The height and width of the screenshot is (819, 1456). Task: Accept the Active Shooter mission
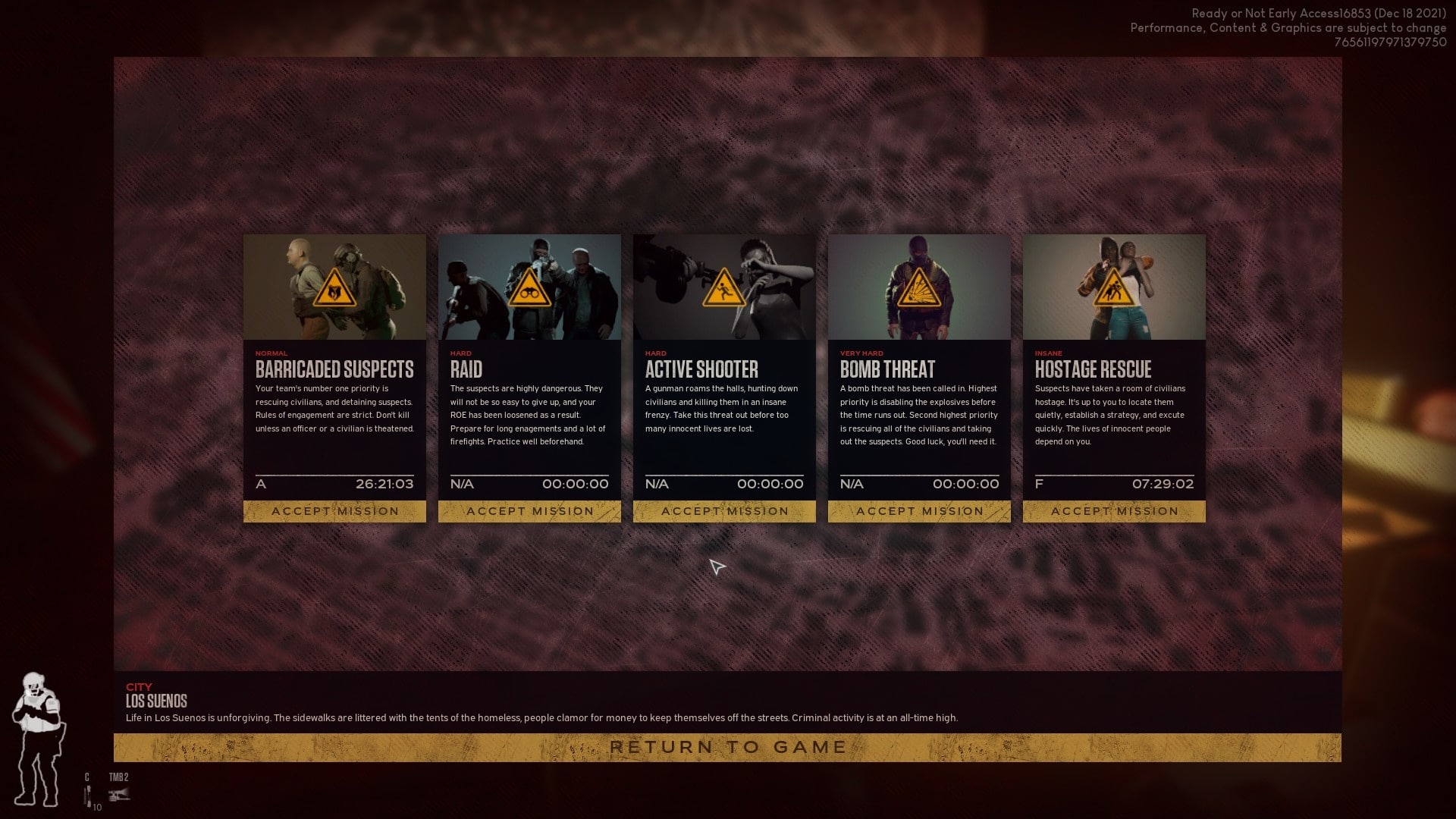click(724, 511)
